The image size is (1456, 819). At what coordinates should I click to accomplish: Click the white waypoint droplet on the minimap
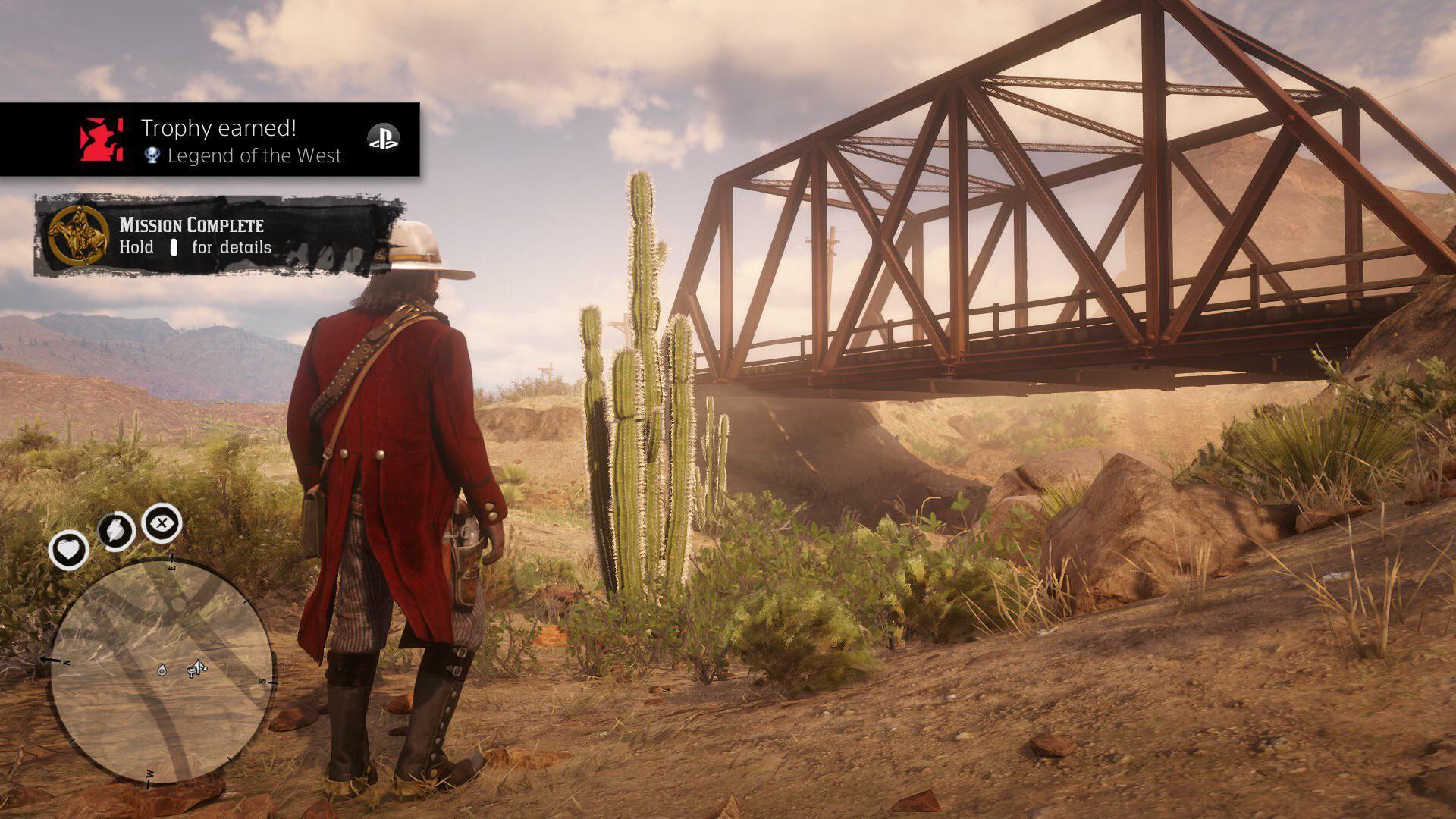pyautogui.click(x=162, y=670)
